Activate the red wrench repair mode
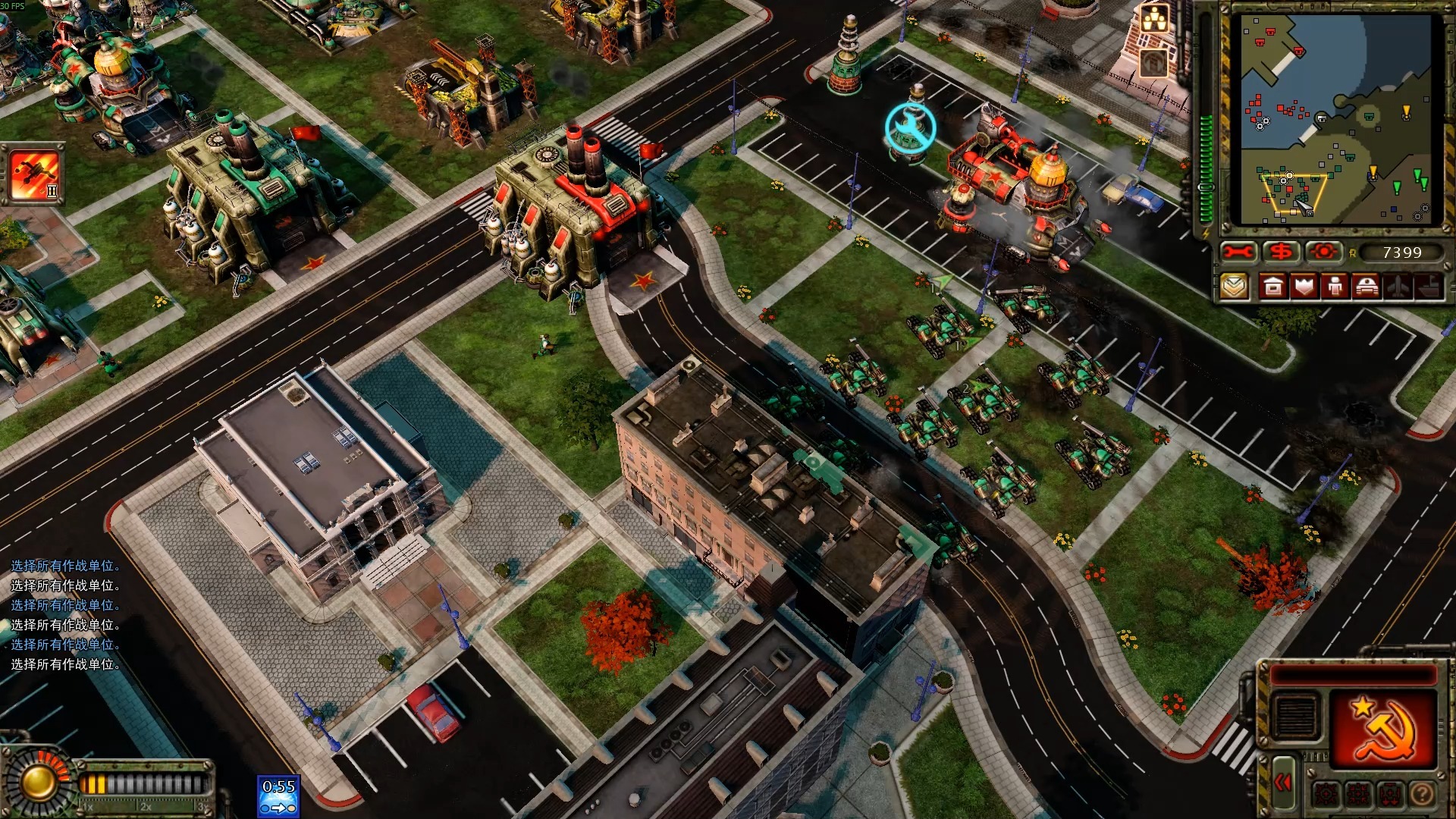Viewport: 1456px width, 819px height. 1238,252
